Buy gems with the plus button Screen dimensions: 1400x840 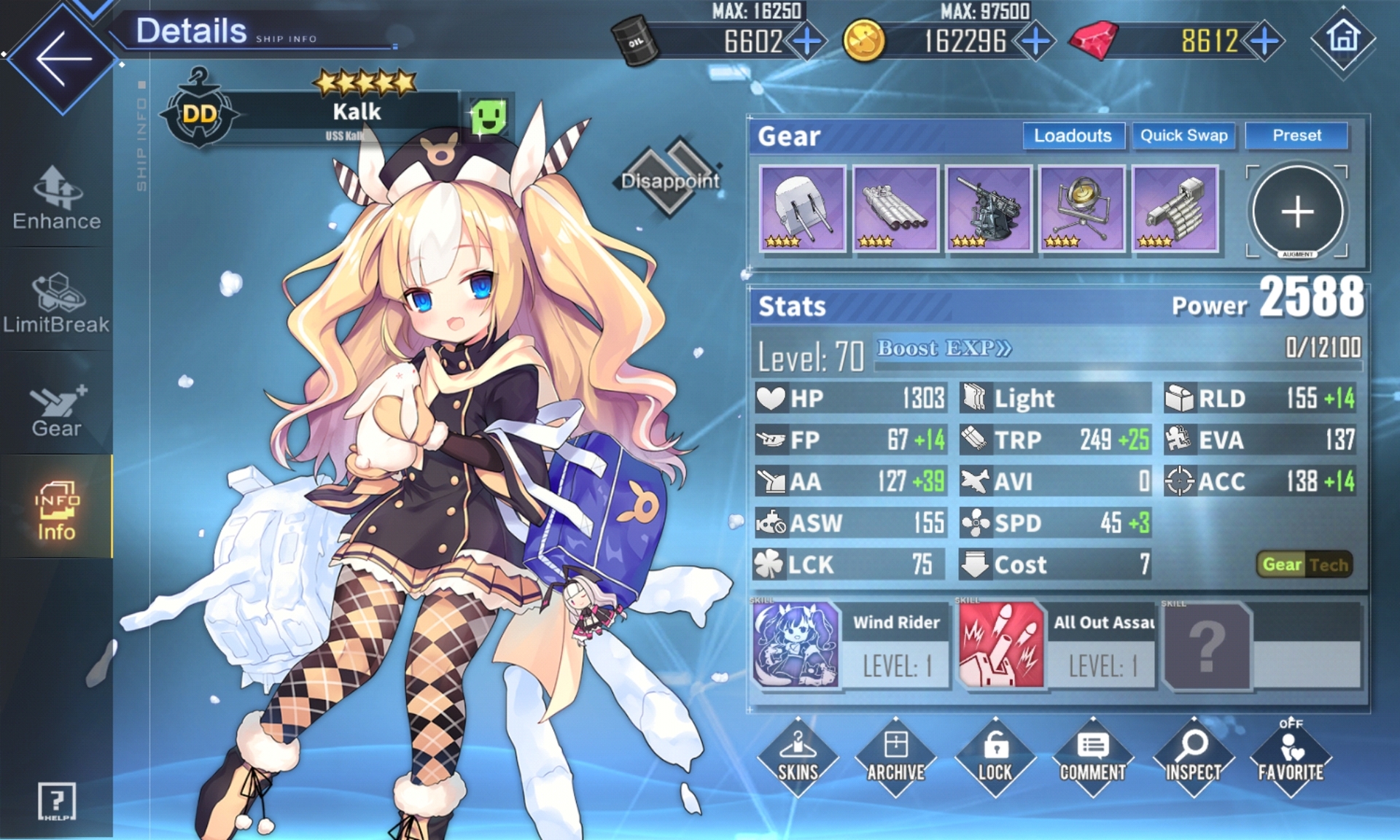(1265, 42)
